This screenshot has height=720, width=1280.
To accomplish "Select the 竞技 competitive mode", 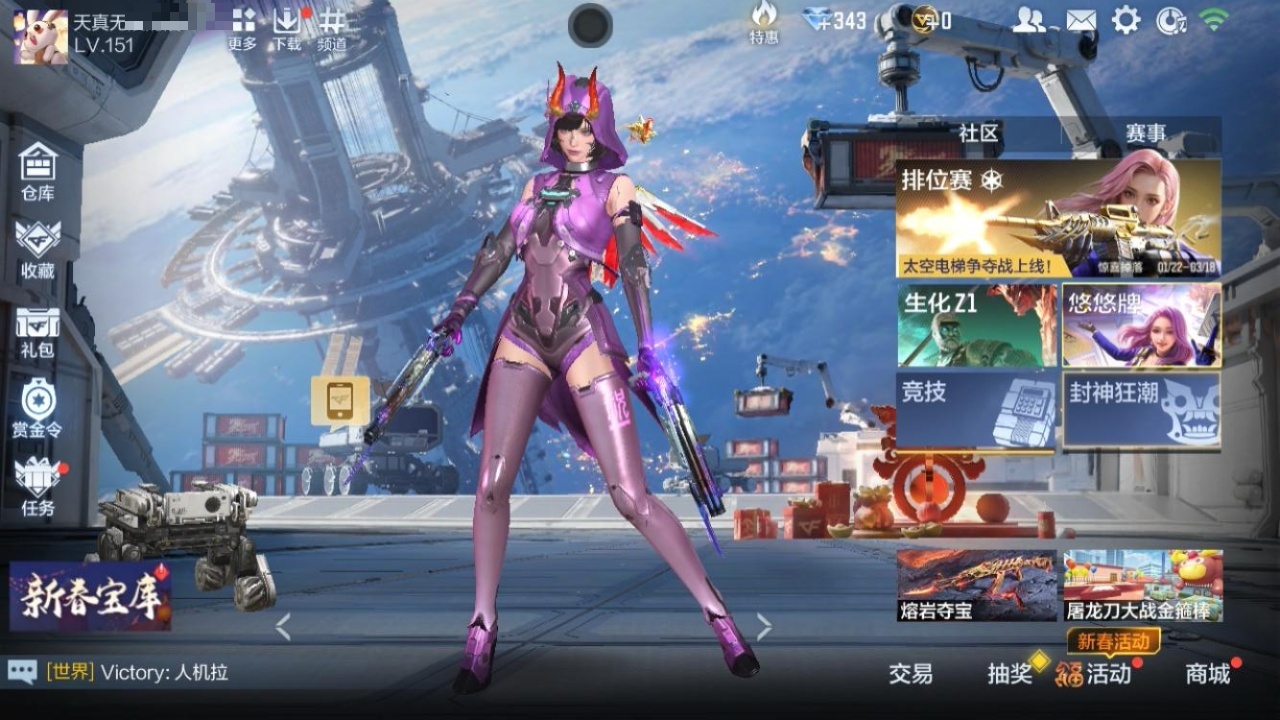I will pyautogui.click(x=976, y=410).
